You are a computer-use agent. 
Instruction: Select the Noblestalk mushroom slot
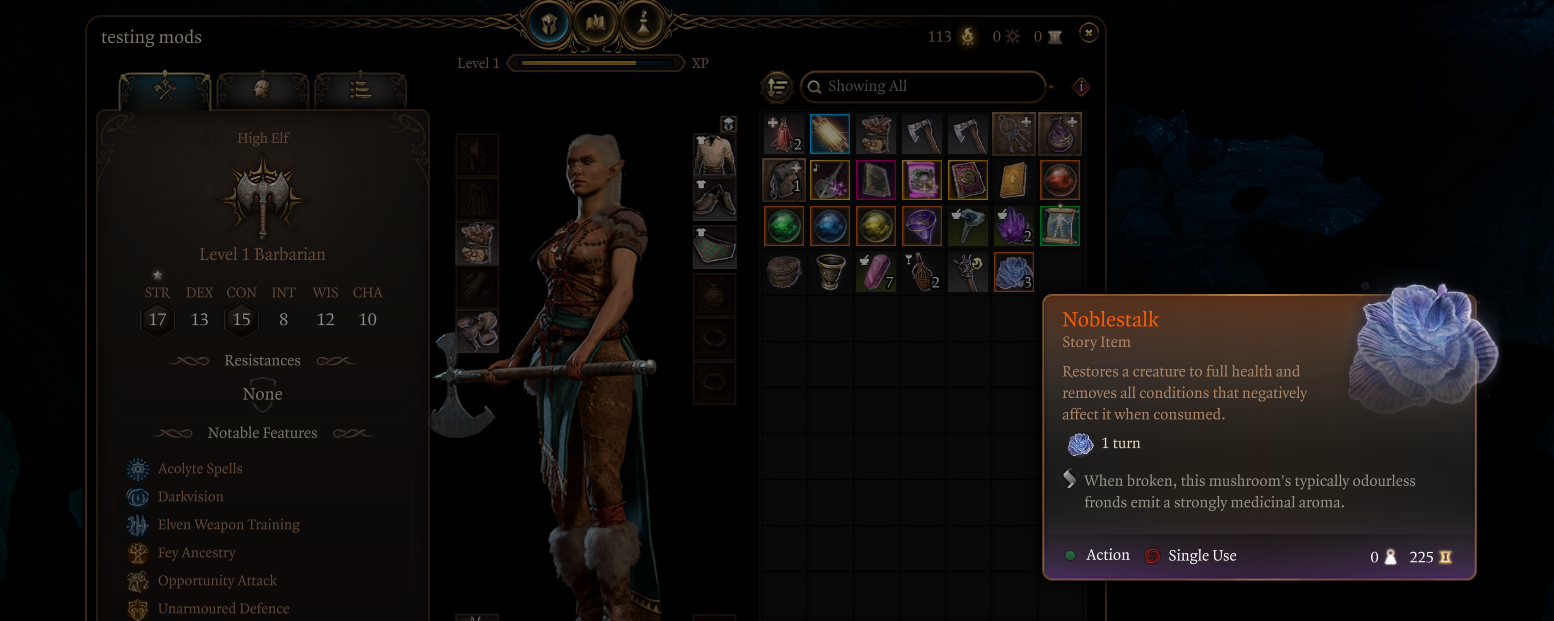point(1013,272)
